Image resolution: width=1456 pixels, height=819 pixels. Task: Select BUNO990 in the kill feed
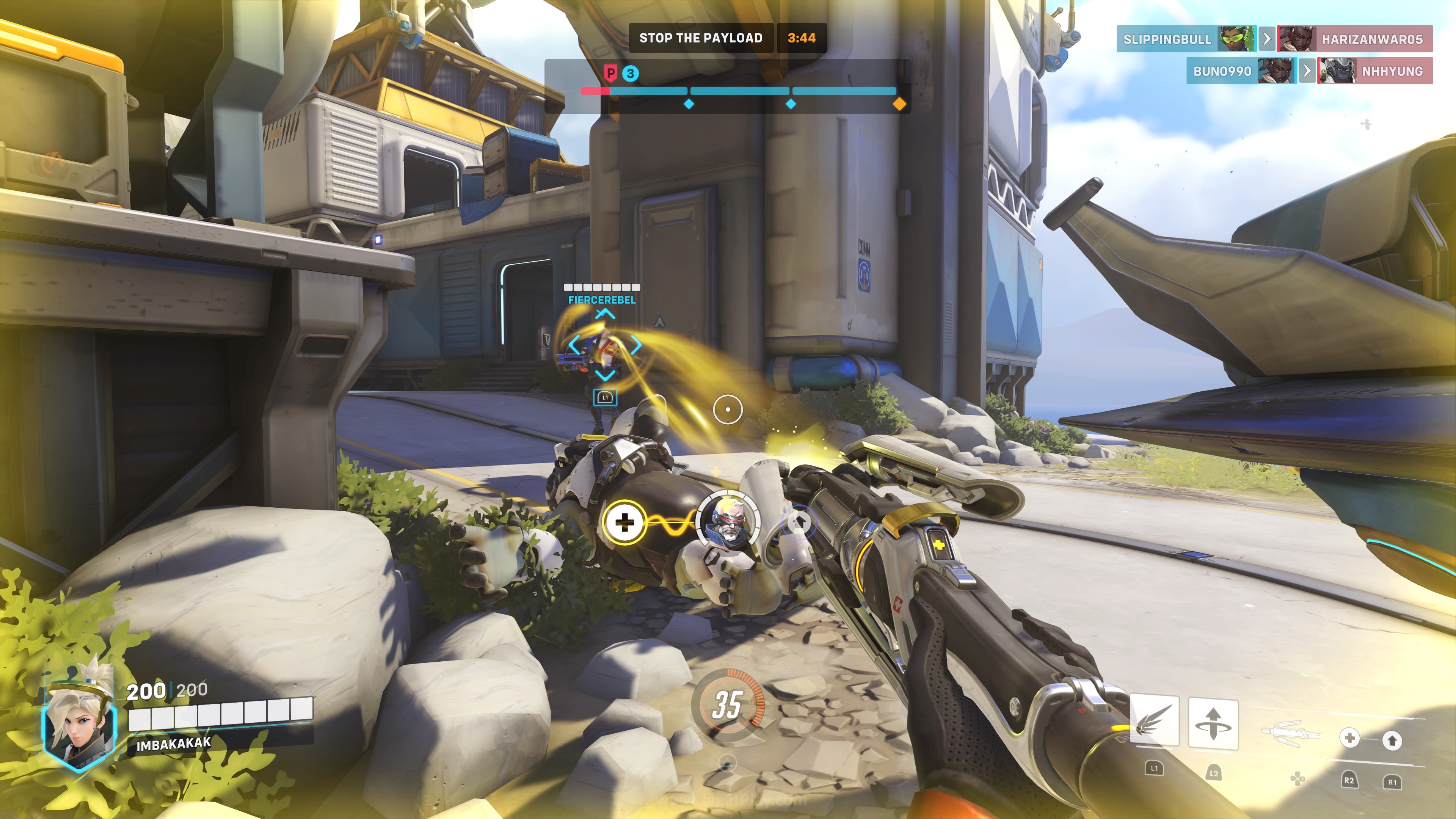point(1222,71)
